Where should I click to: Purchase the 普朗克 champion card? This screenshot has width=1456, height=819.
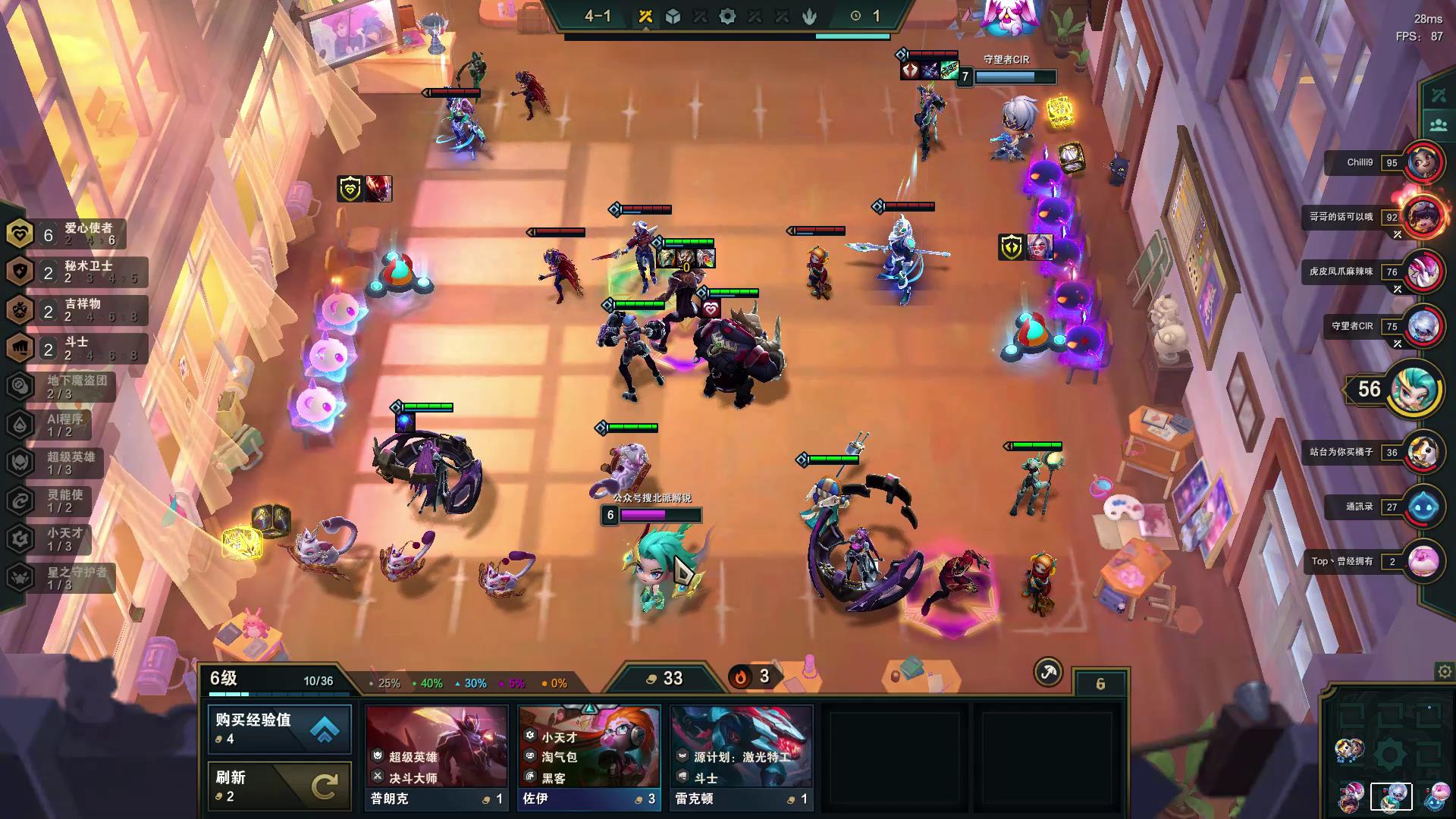tap(436, 757)
